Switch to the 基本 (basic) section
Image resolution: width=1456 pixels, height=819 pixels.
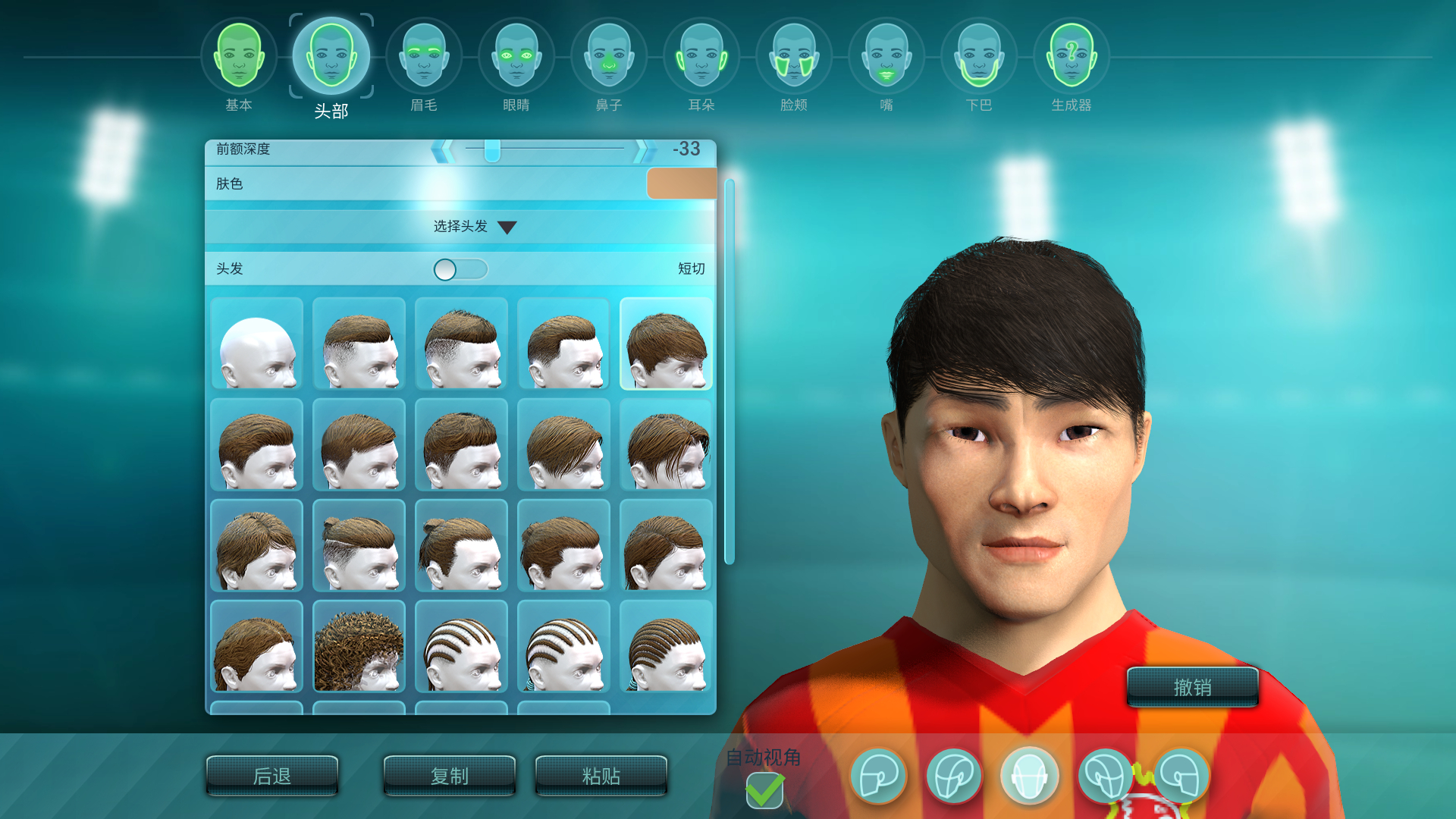[238, 57]
